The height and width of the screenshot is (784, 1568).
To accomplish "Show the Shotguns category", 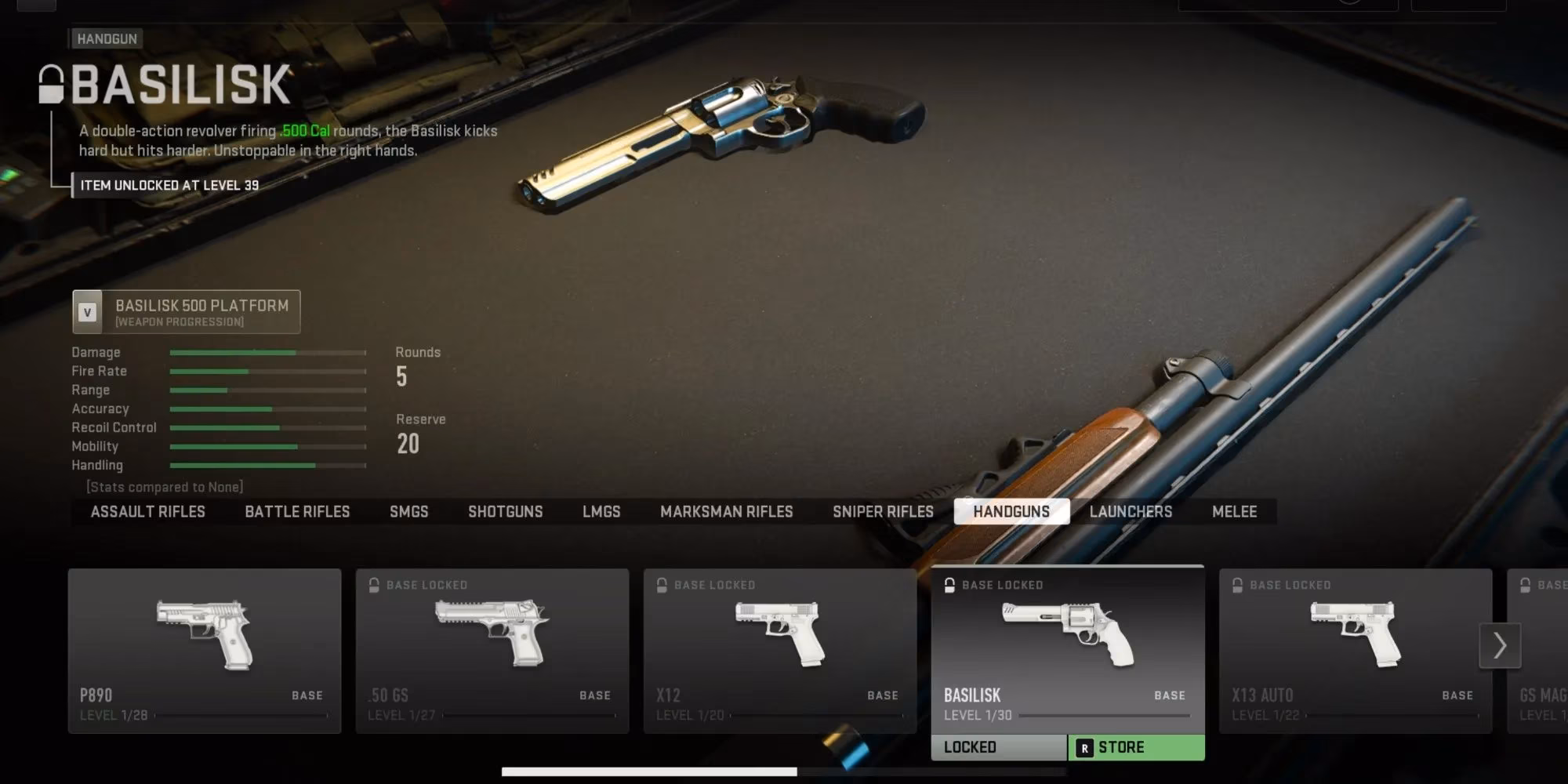I will tap(505, 512).
